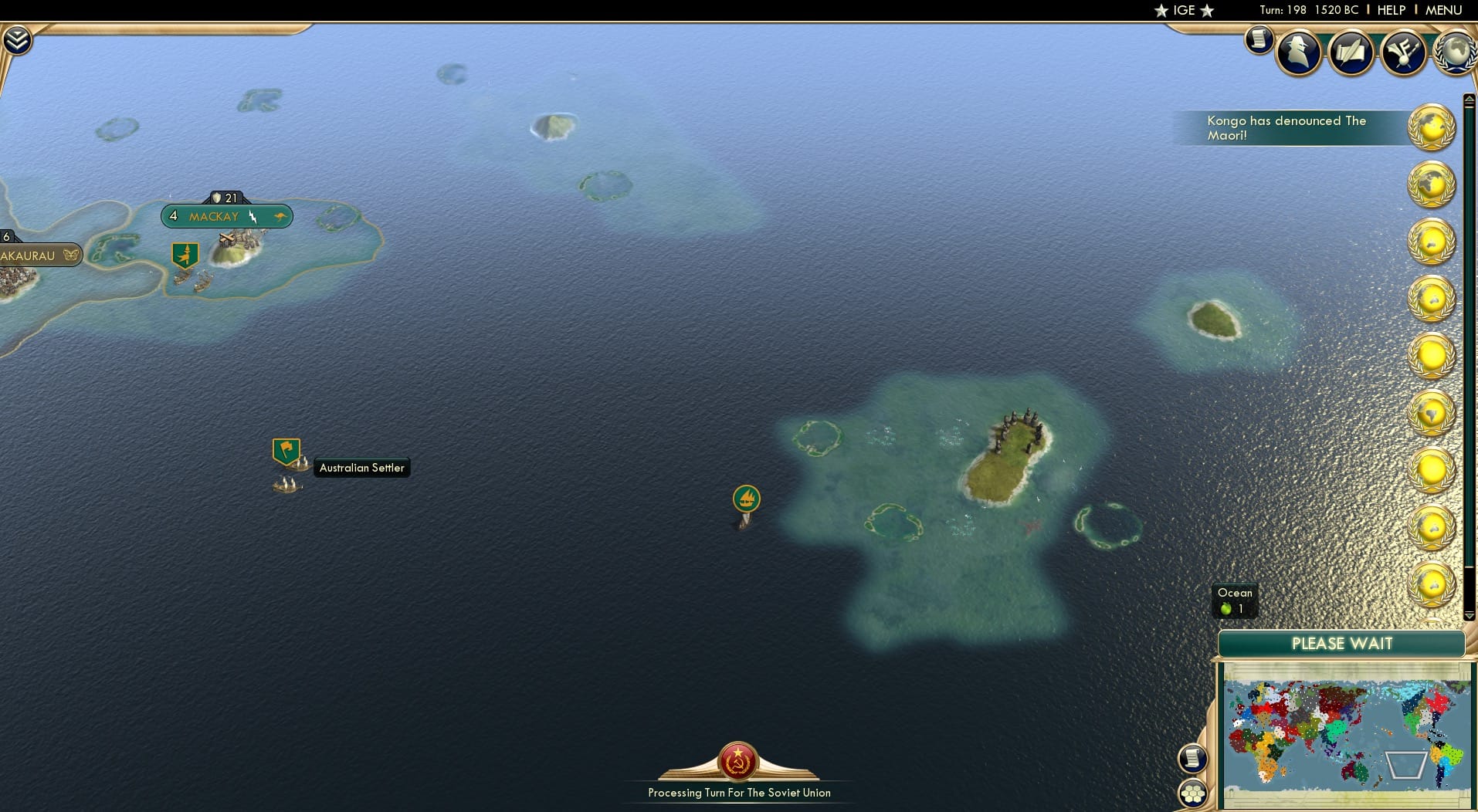
Task: Open the notification log scroll icon top-right
Action: (1261, 40)
